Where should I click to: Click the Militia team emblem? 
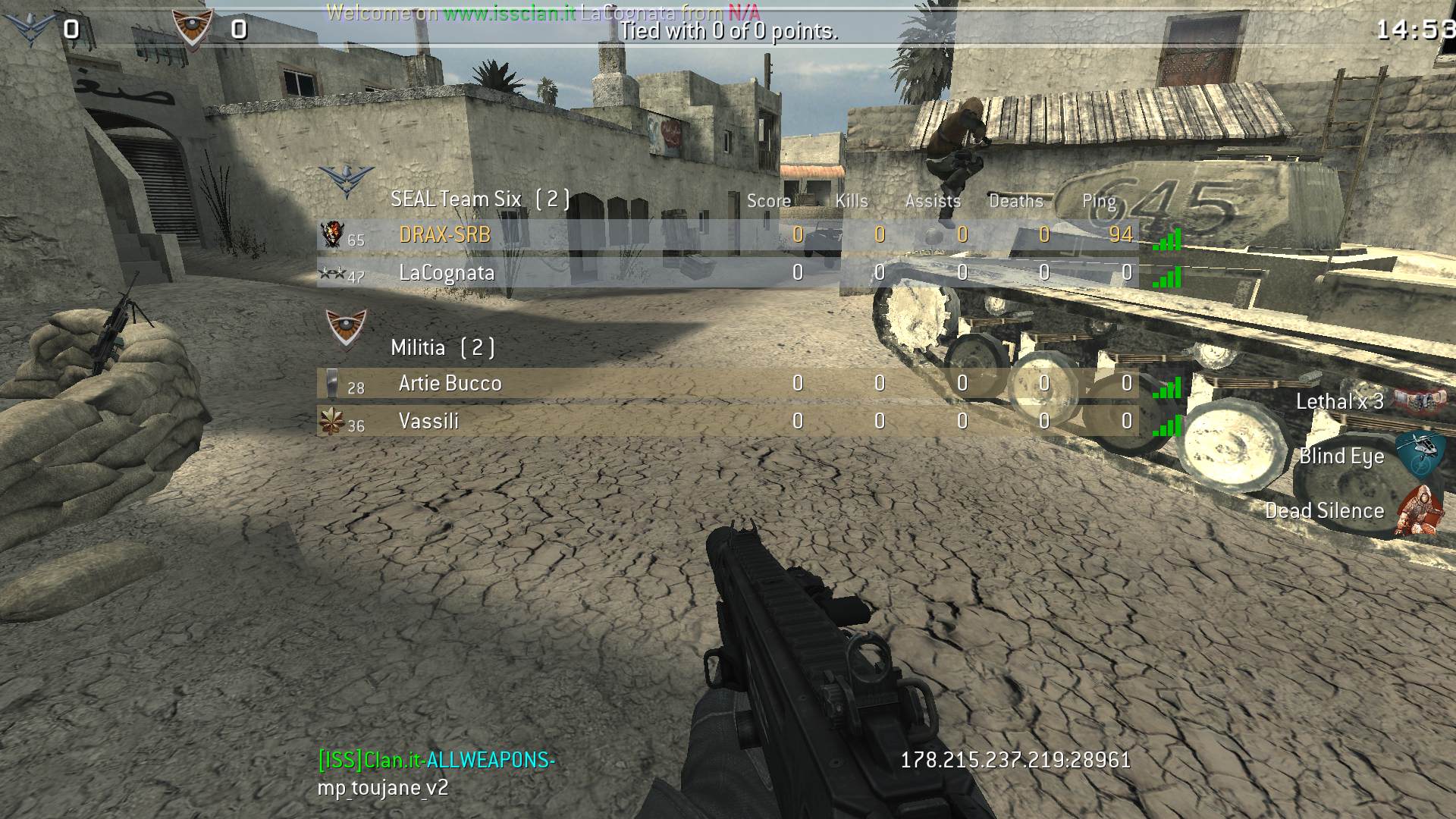[346, 328]
